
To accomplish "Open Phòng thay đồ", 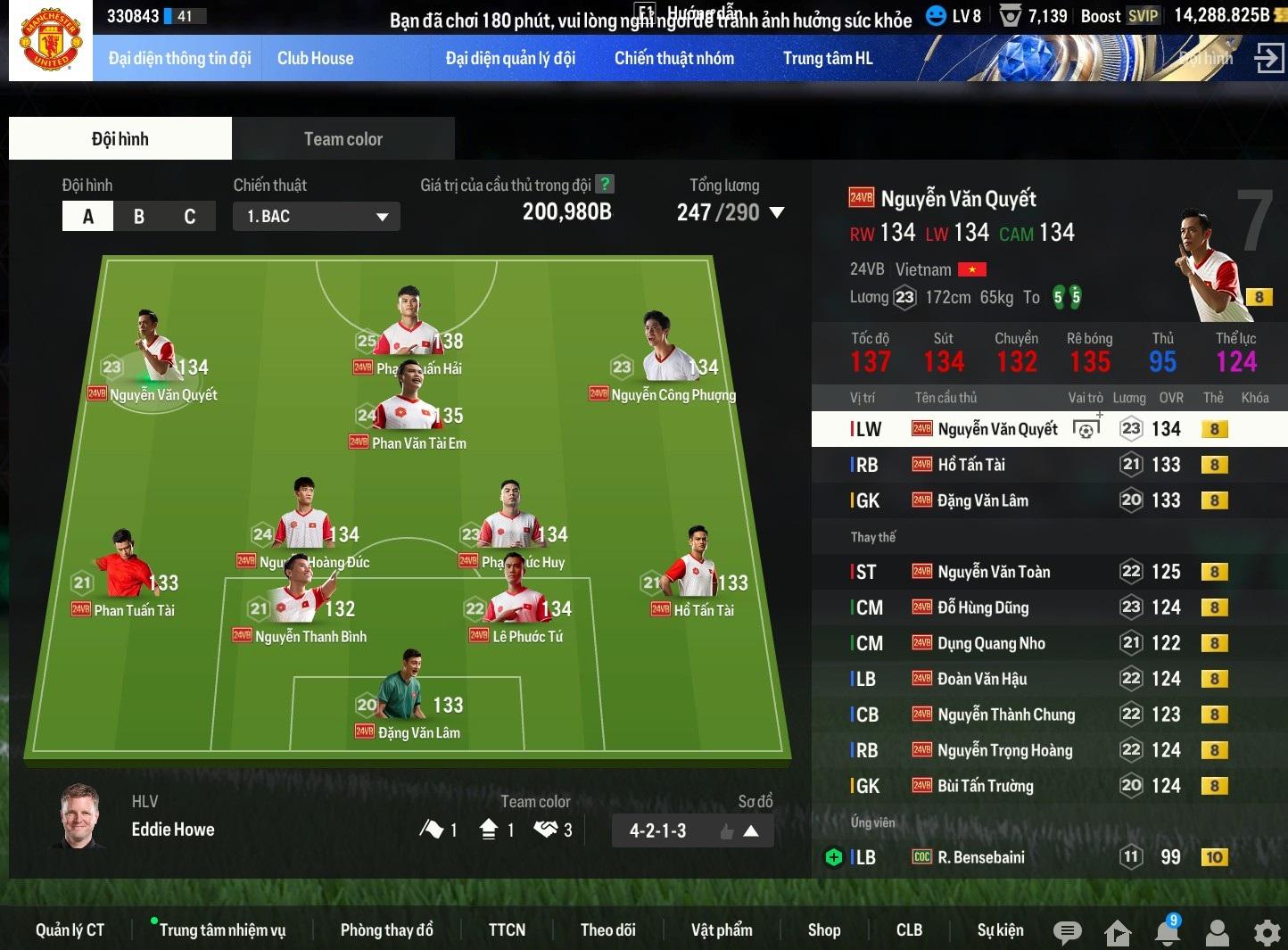I will click(x=386, y=930).
